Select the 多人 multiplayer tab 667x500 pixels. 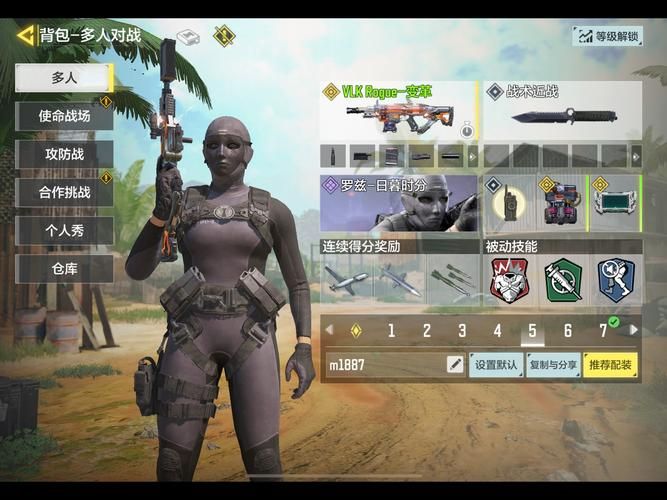pos(64,76)
